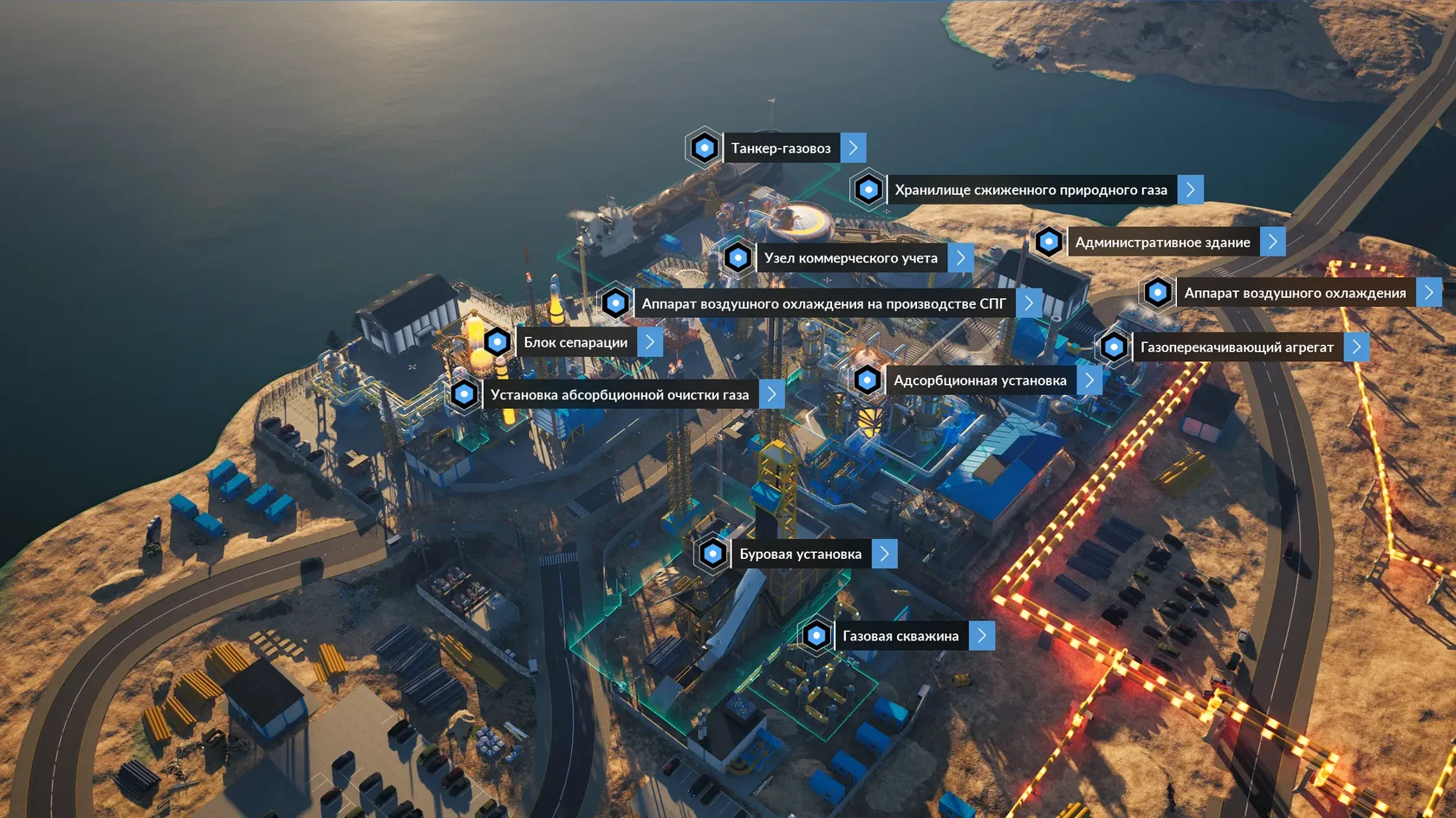Click the hexagon icon of Узел коммерческого учета
The width and height of the screenshot is (1456, 818).
click(x=738, y=258)
